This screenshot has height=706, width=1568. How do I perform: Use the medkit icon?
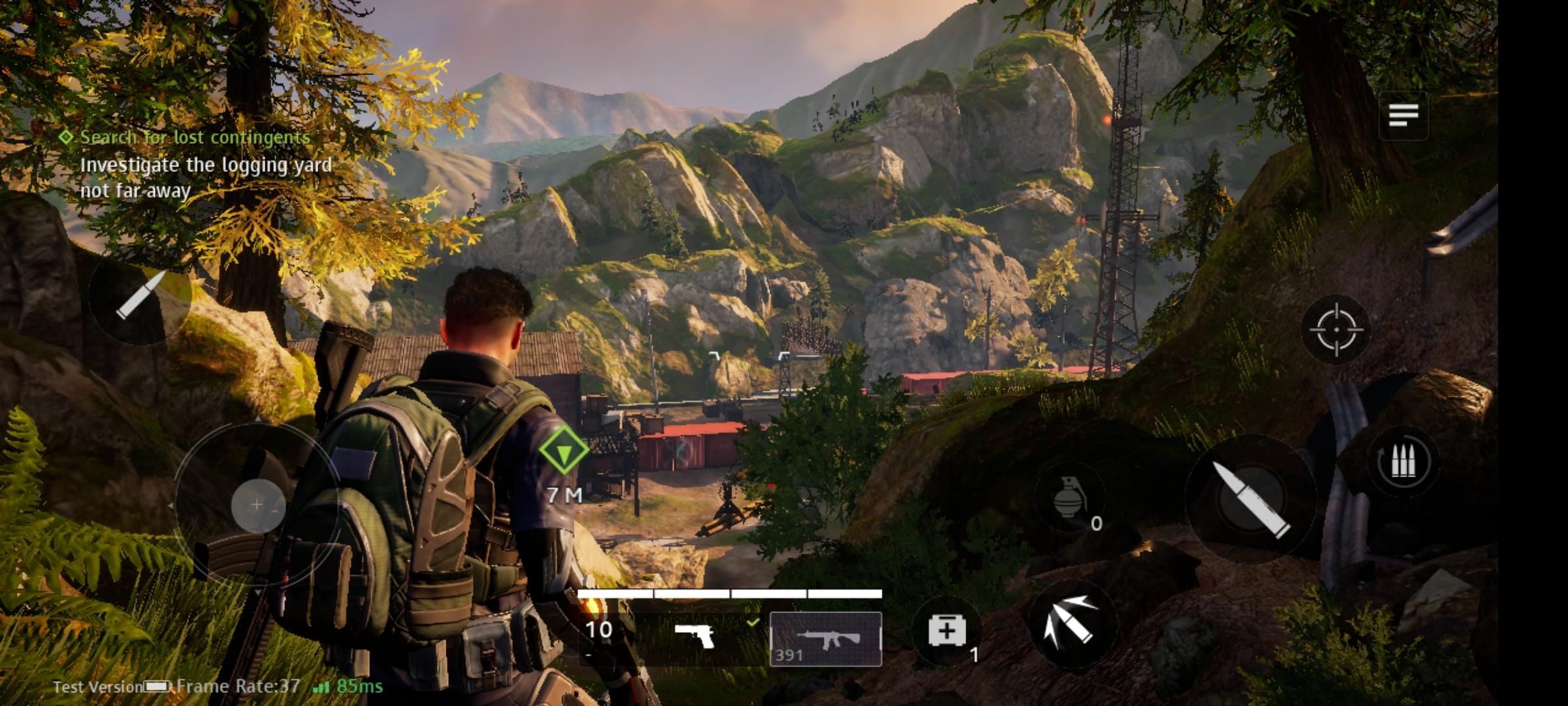click(947, 631)
